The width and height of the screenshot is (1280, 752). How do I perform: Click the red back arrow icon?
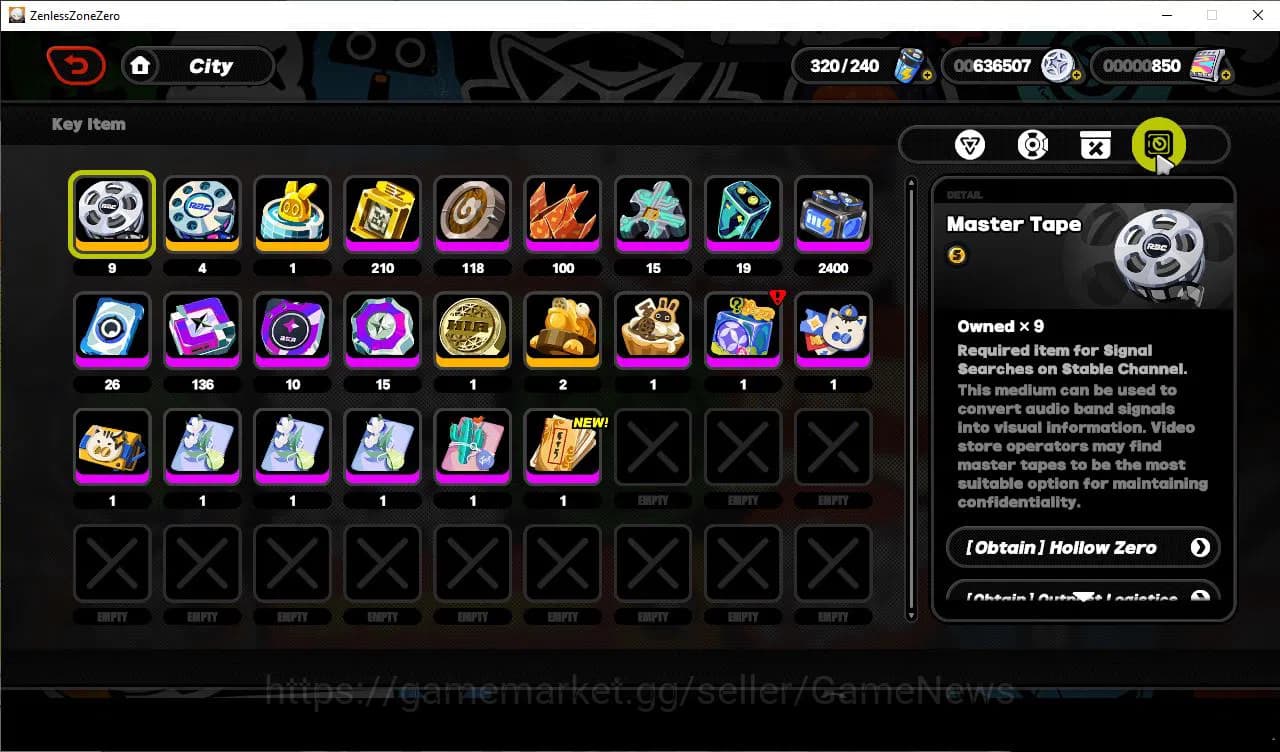coord(76,65)
